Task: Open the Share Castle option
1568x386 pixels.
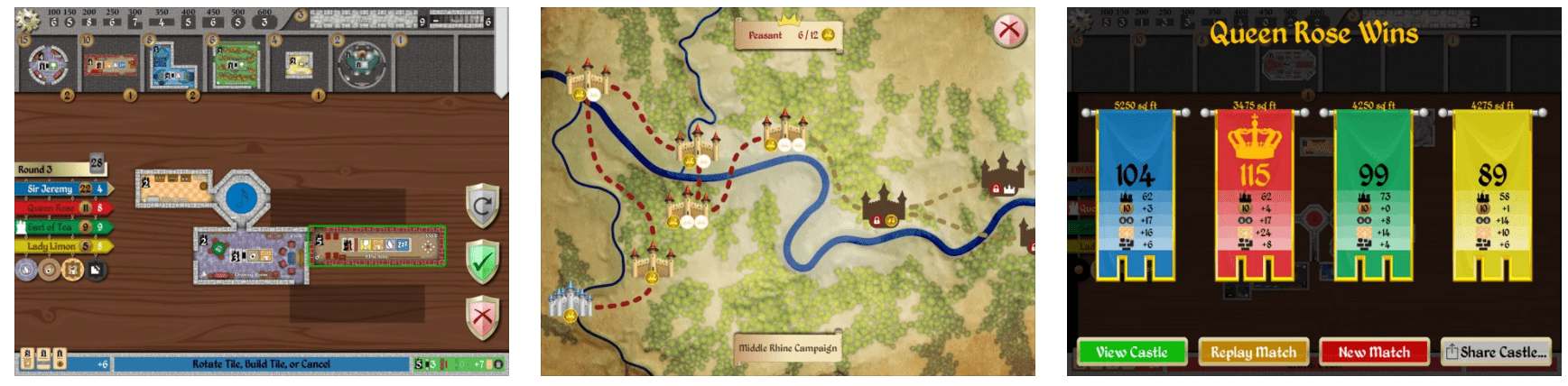Action: [x=1495, y=353]
